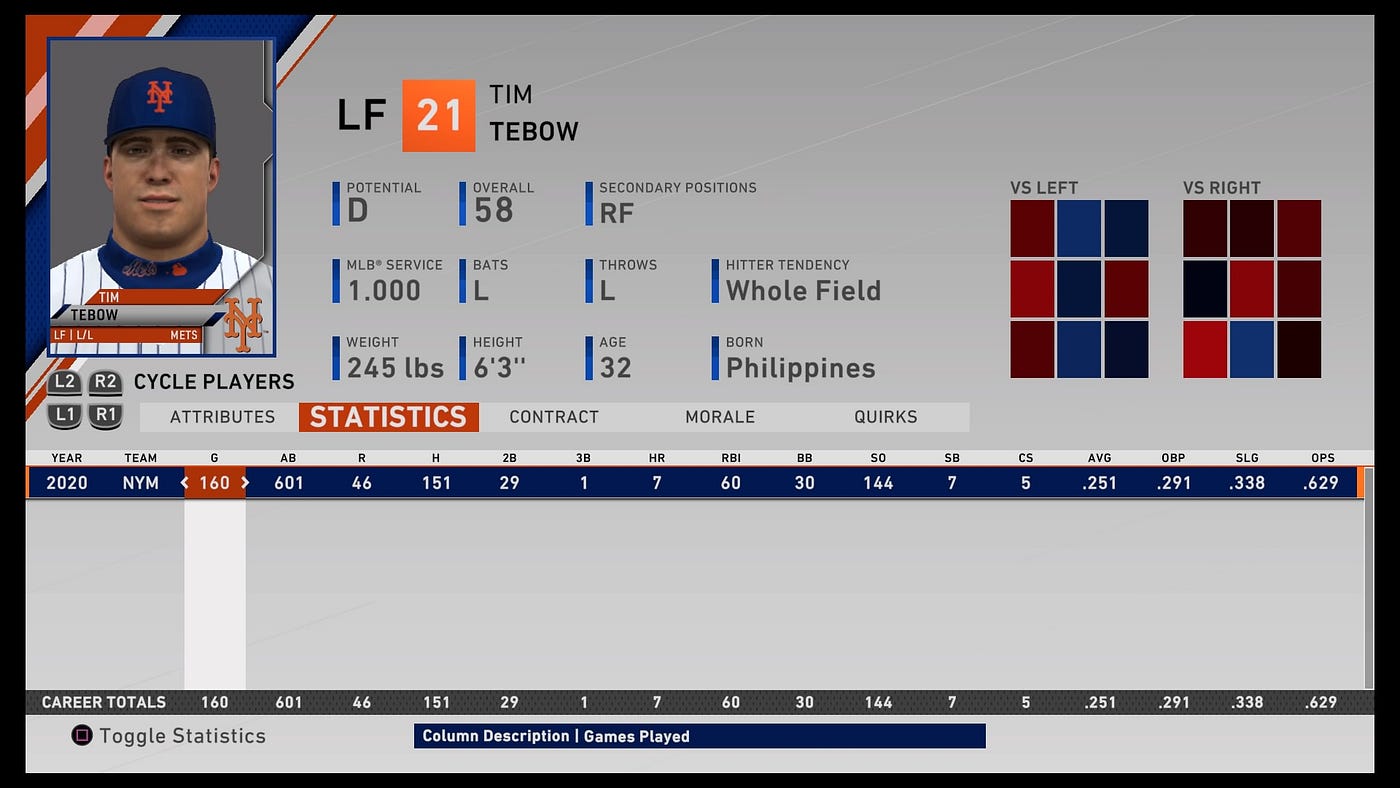This screenshot has width=1400, height=788.
Task: Select the RBI column header
Action: [x=731, y=458]
